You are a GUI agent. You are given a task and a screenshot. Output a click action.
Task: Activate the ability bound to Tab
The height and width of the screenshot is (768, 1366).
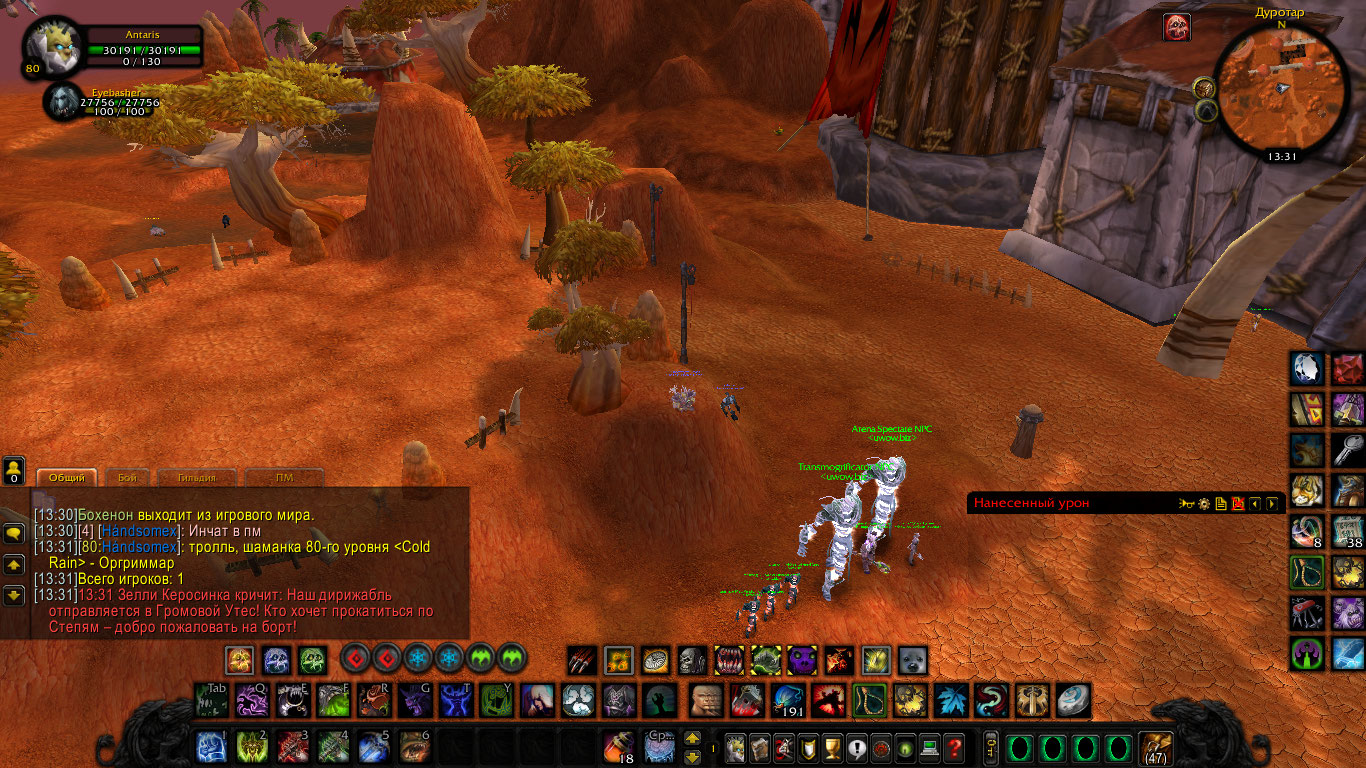click(211, 700)
